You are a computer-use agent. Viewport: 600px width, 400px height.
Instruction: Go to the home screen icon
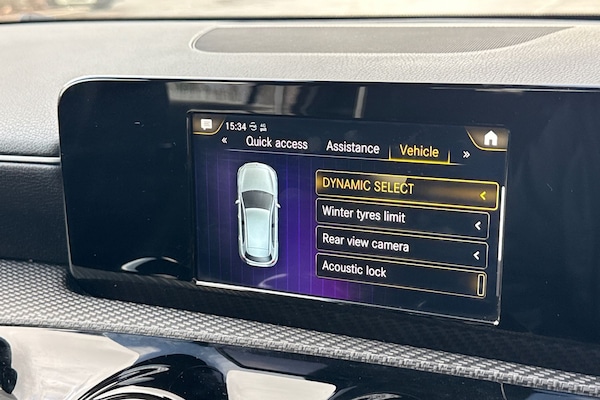tap(490, 138)
